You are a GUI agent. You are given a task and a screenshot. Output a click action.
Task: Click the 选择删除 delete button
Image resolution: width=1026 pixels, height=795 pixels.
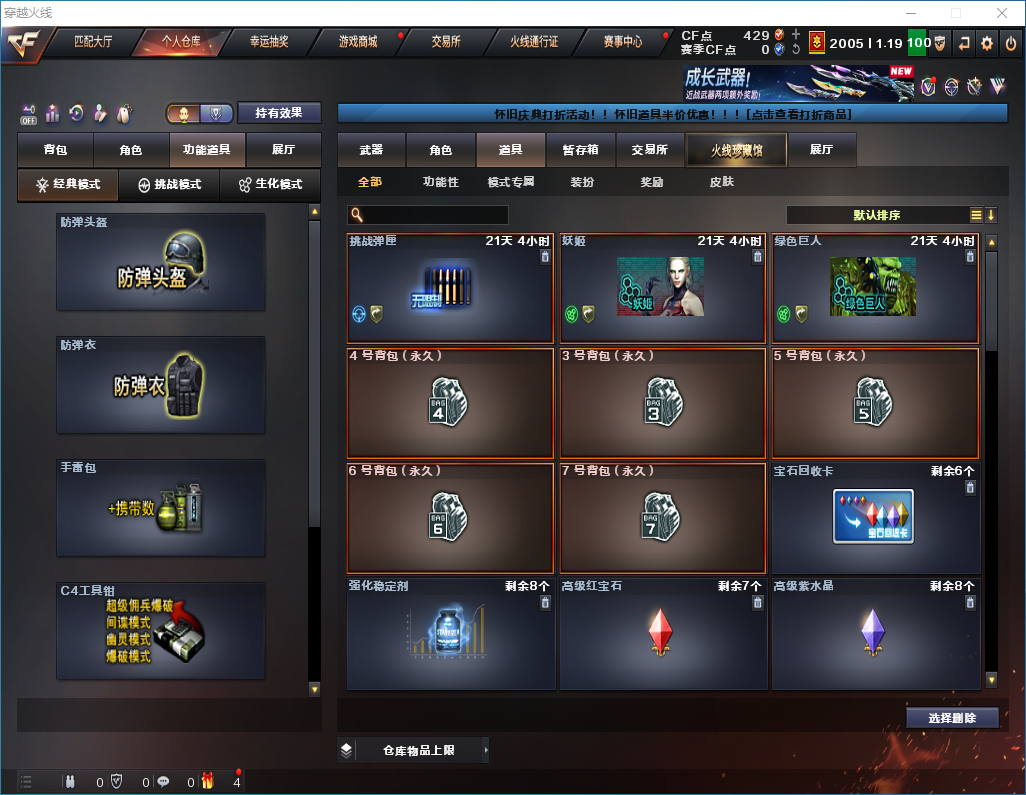pos(952,718)
